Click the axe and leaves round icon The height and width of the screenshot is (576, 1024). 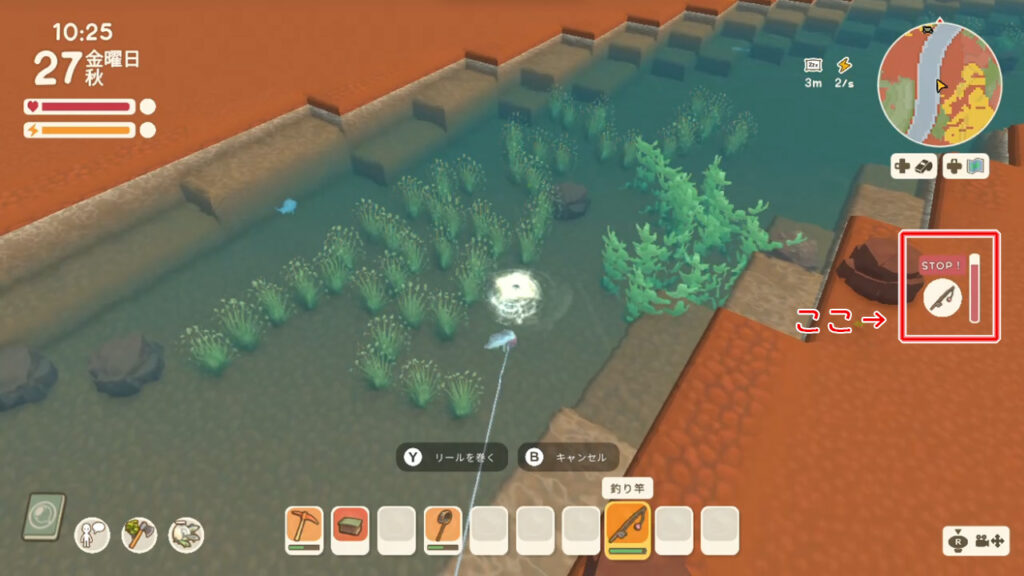pos(139,535)
